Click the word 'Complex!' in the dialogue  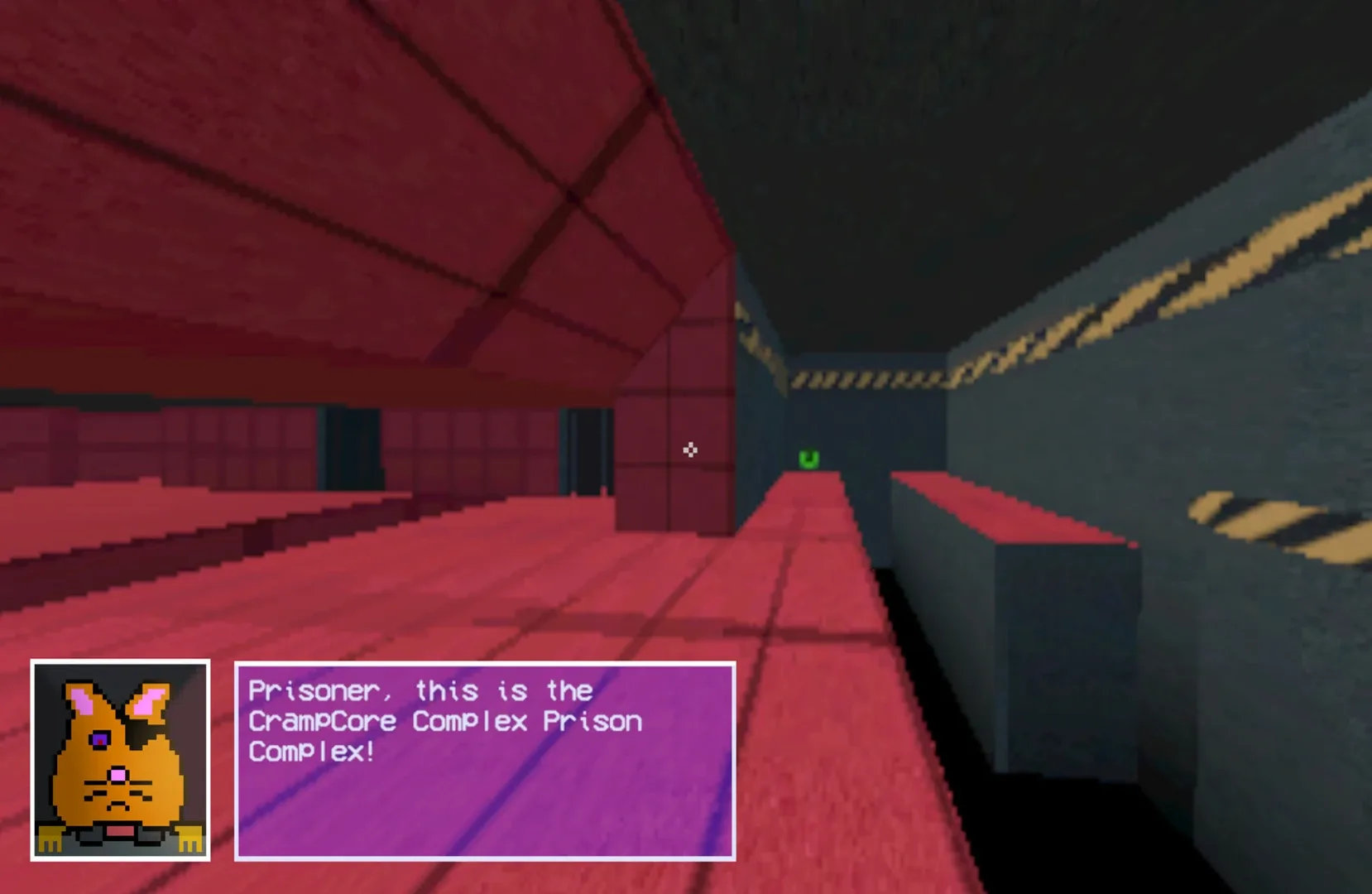click(309, 752)
